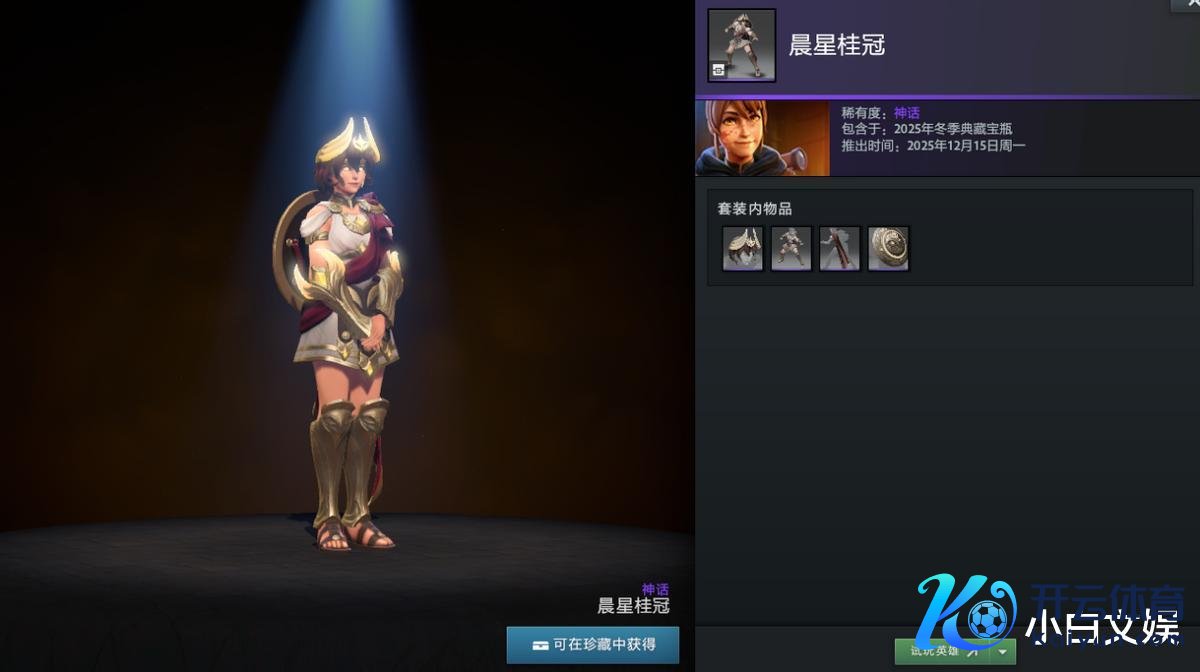The width and height of the screenshot is (1200, 672).
Task: Open the 晨星桂冠 set thumbnail
Action: point(742,45)
